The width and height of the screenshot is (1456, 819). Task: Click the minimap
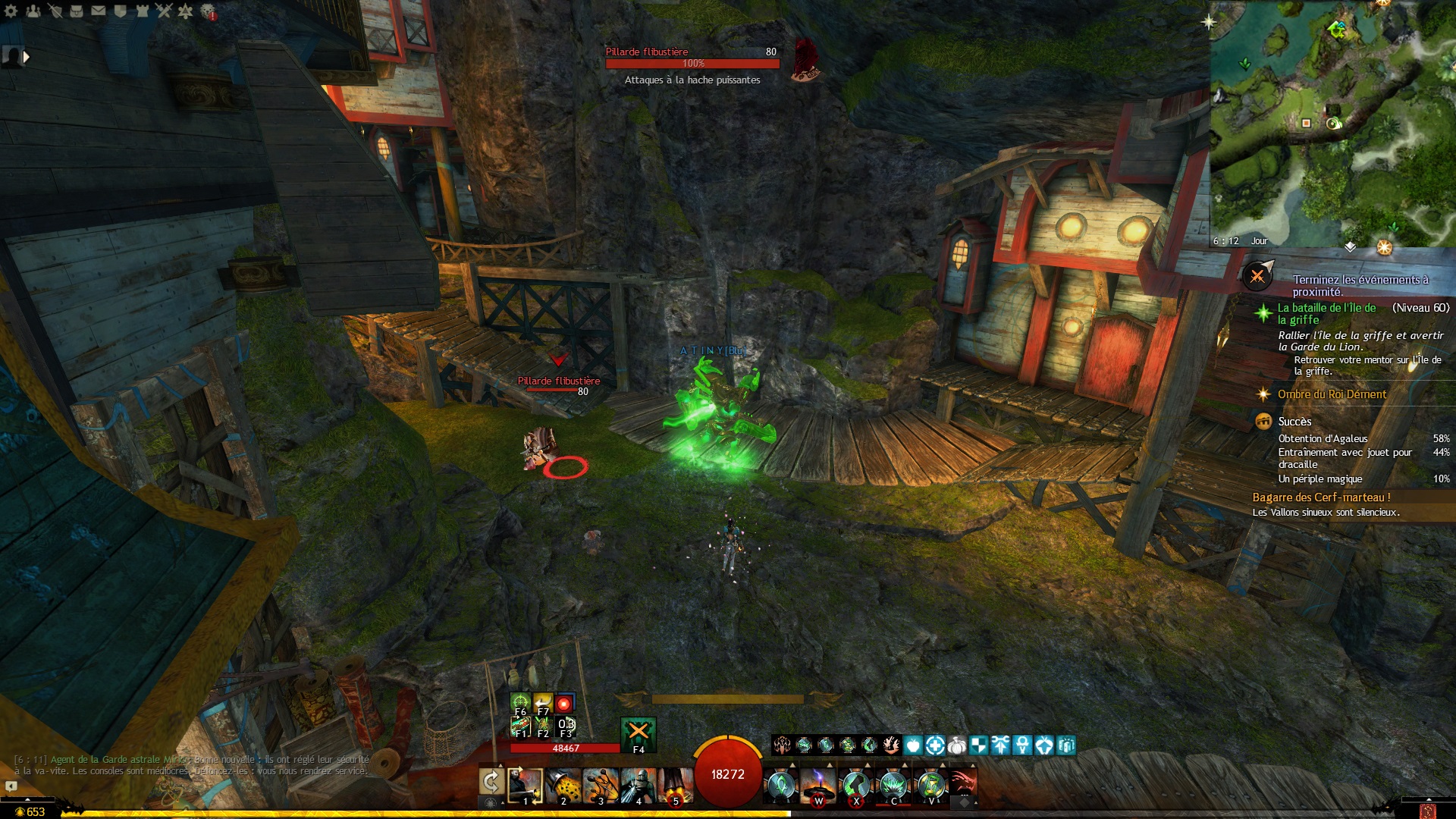(x=1332, y=123)
